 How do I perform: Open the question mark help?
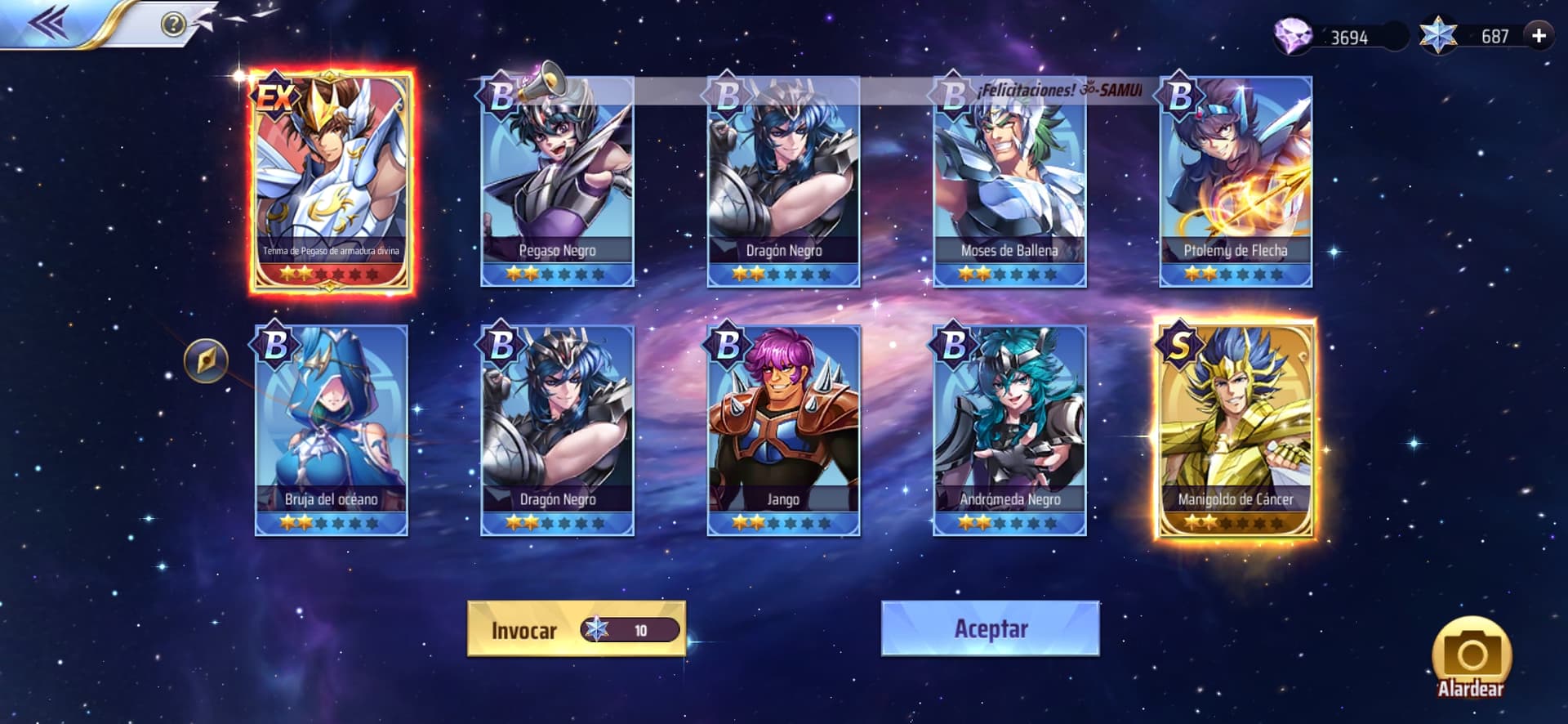pos(173,25)
